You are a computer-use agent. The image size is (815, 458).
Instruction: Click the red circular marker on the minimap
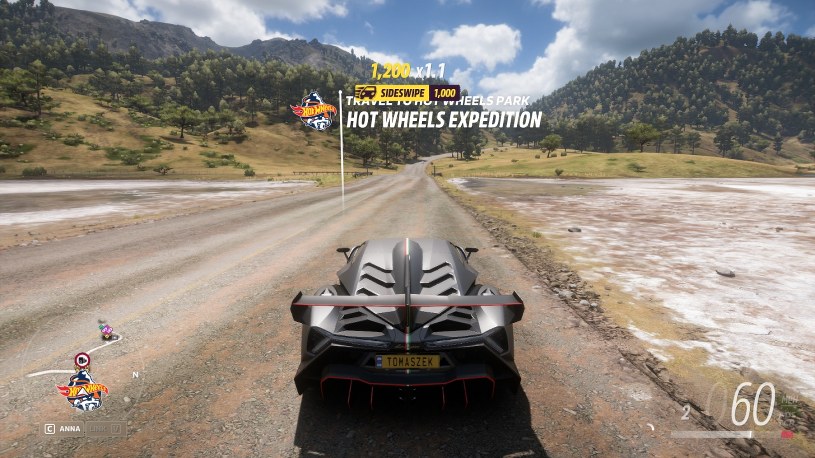pyautogui.click(x=82, y=359)
